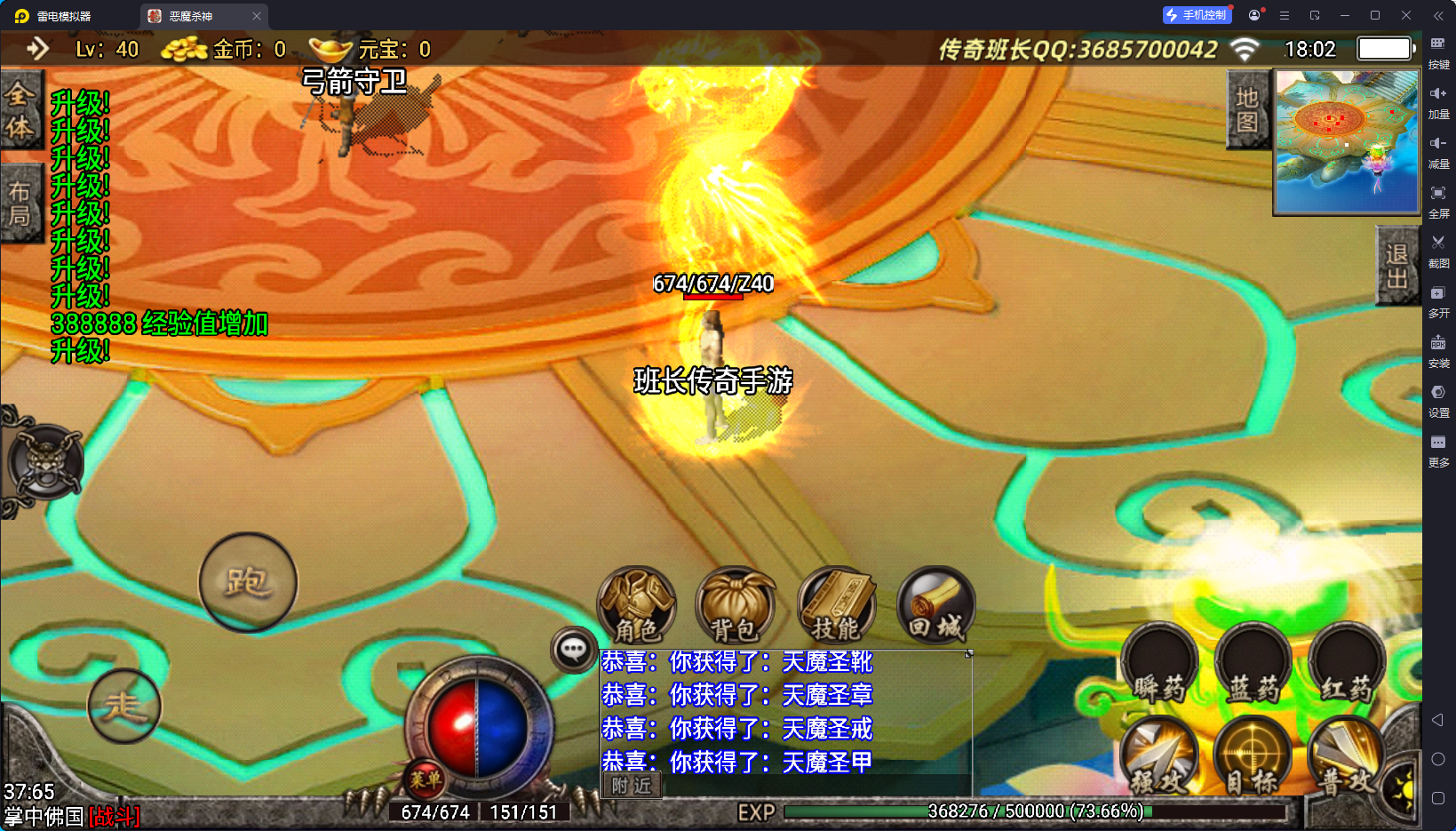Open the 布局 layout tab
1456x831 pixels.
(x=20, y=204)
